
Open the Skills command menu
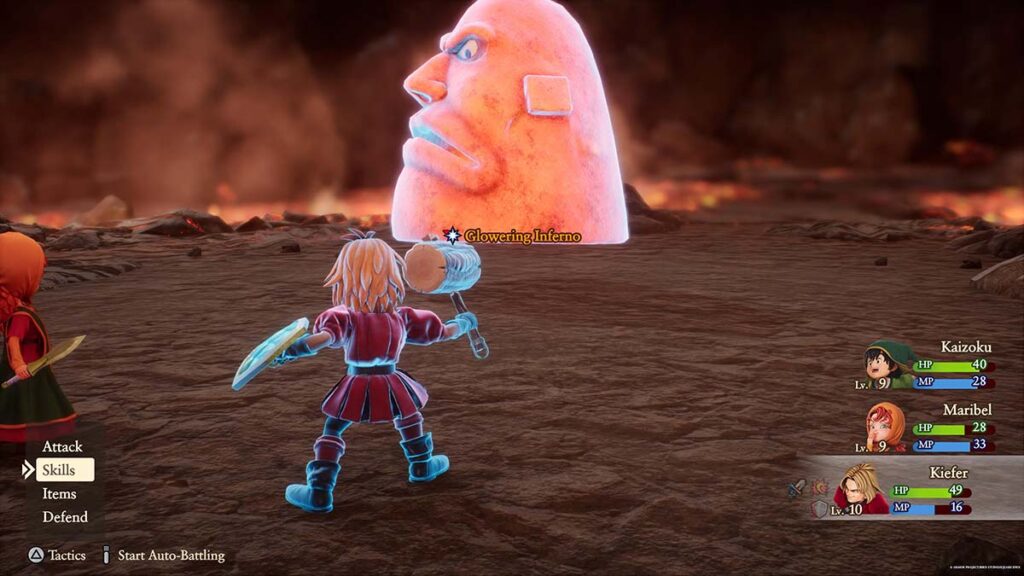click(x=60, y=470)
